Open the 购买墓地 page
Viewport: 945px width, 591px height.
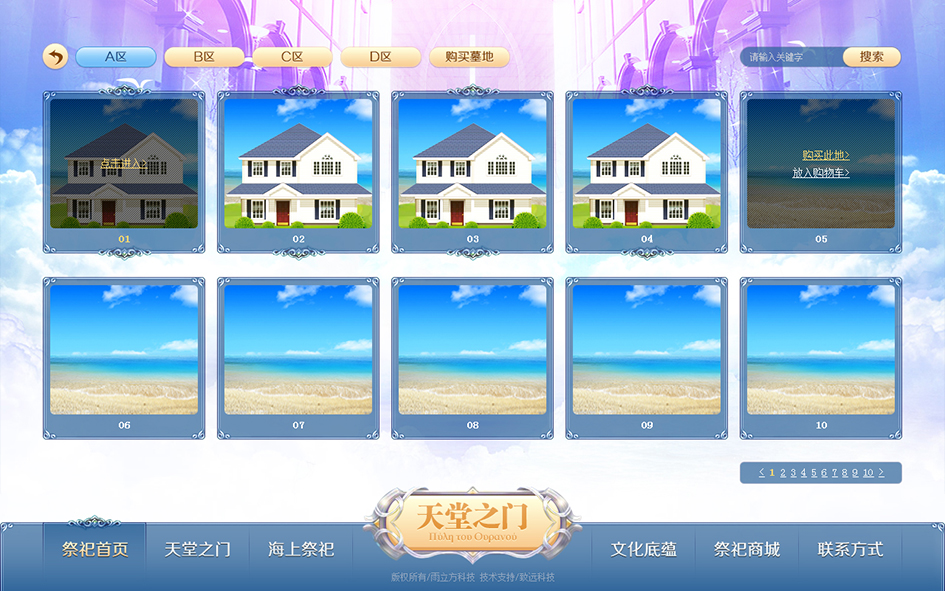[x=469, y=57]
